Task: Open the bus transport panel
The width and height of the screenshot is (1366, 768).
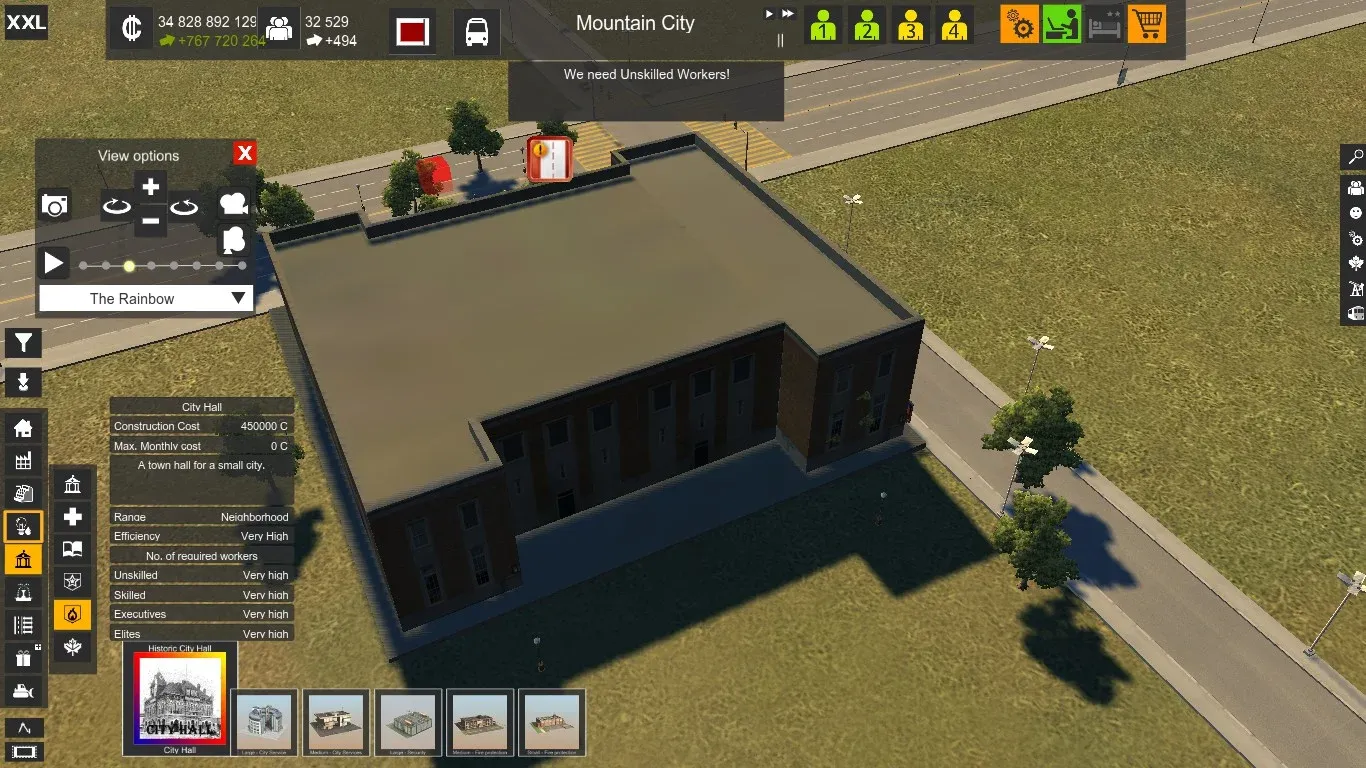Action: tap(477, 32)
